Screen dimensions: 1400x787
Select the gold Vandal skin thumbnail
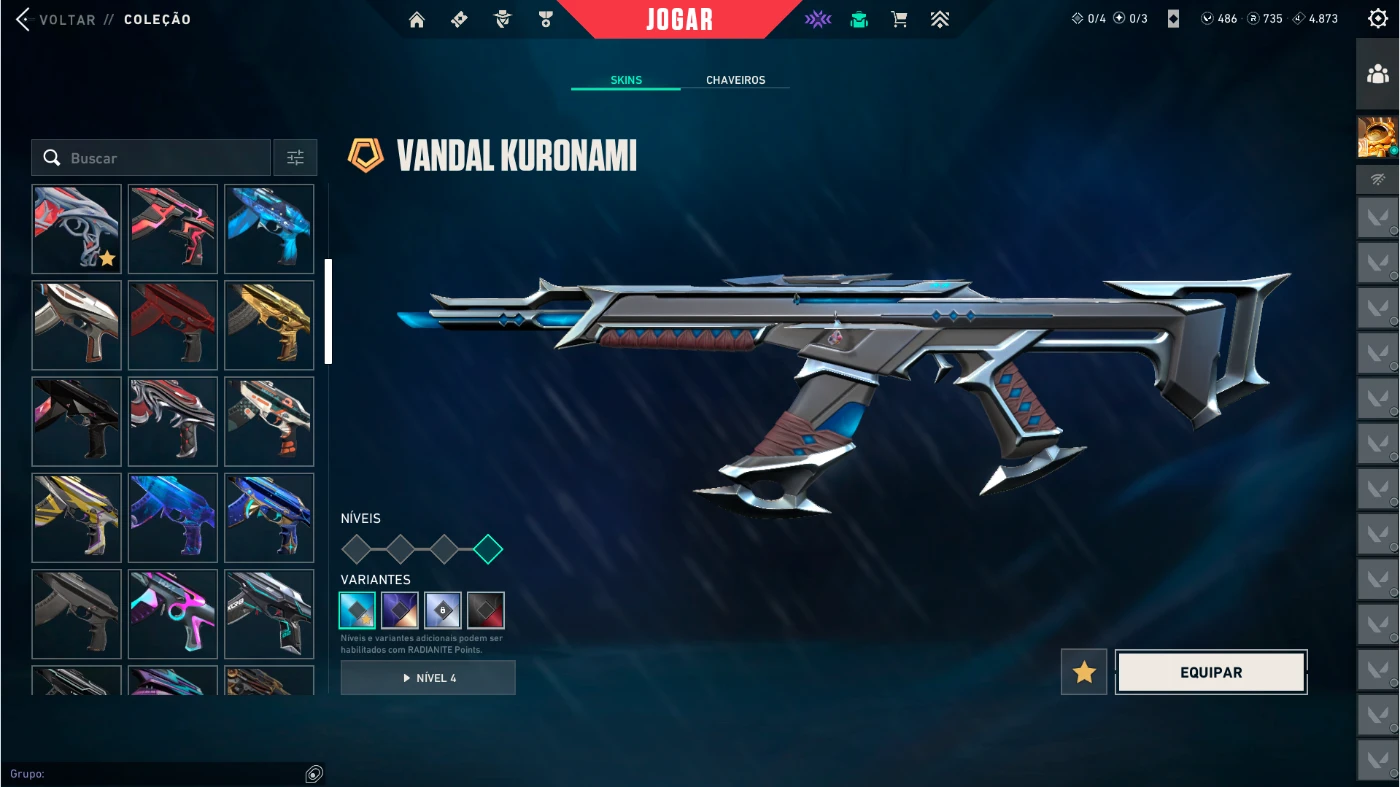pos(269,325)
